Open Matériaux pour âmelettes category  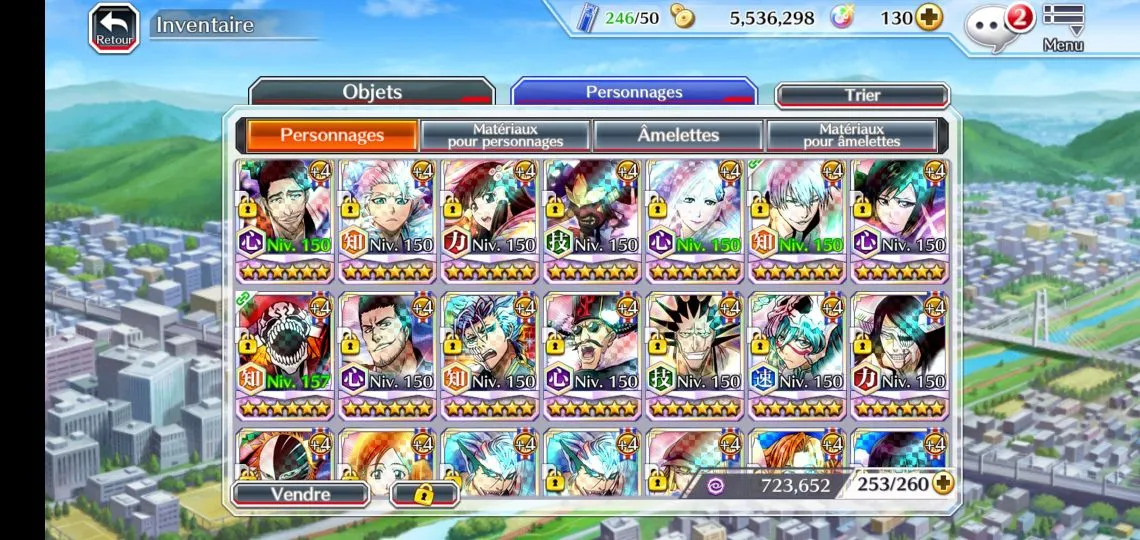point(851,135)
